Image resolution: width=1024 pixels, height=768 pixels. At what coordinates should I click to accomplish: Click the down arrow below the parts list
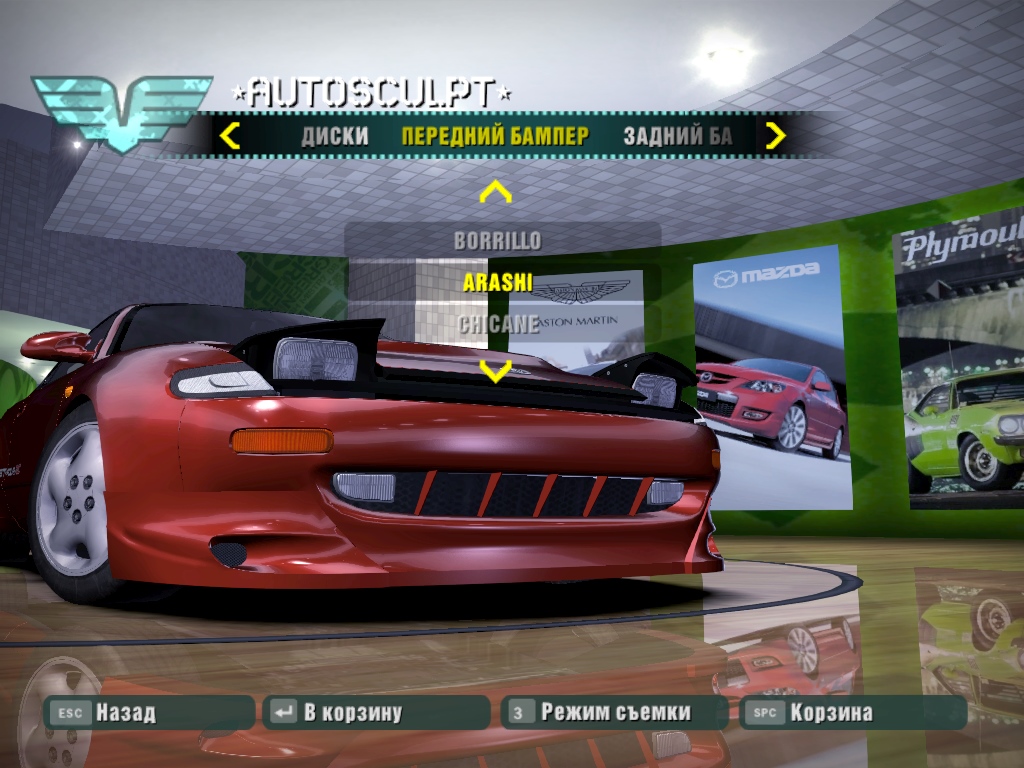(x=496, y=371)
